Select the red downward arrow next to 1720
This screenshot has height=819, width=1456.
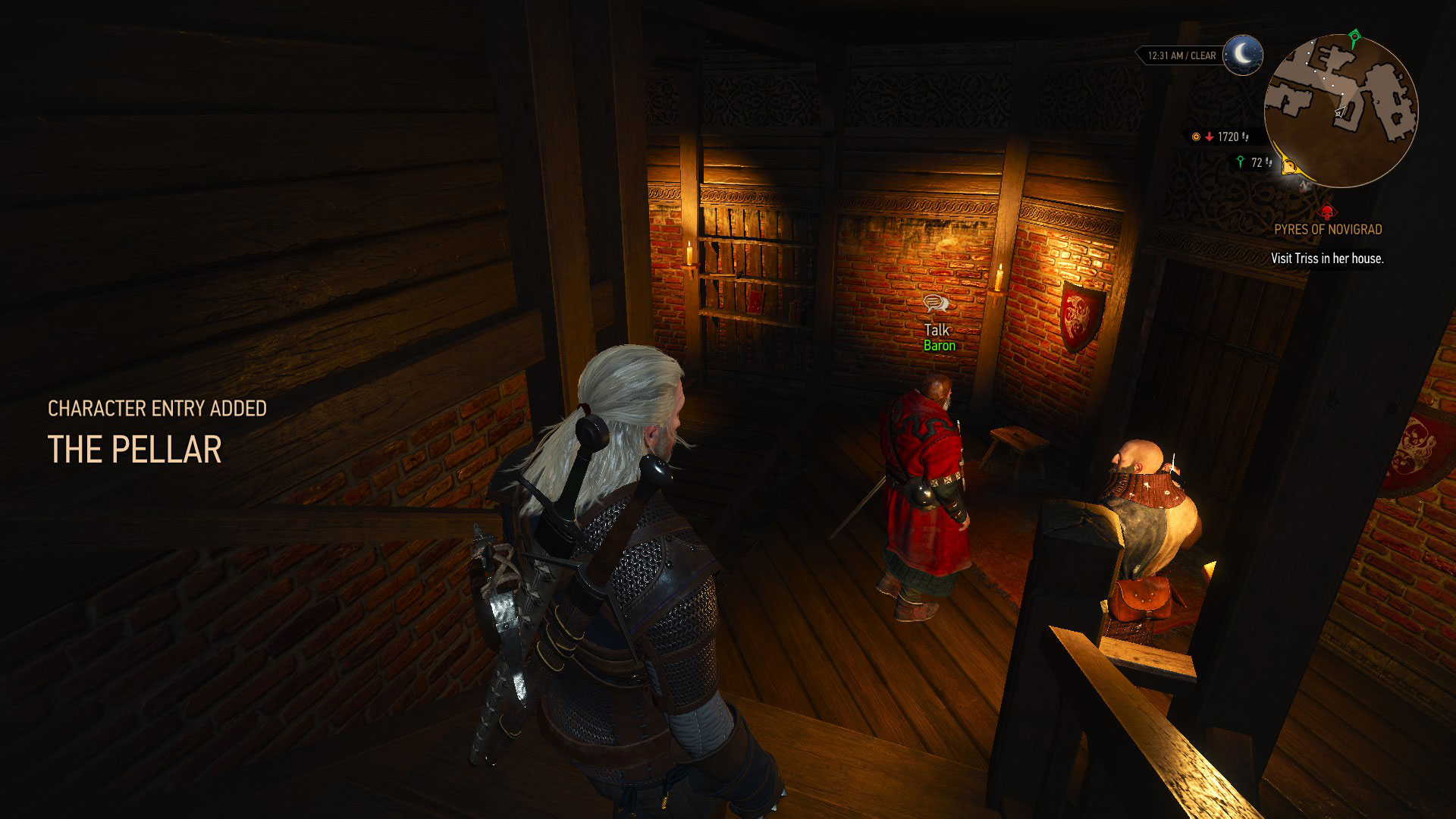1209,136
